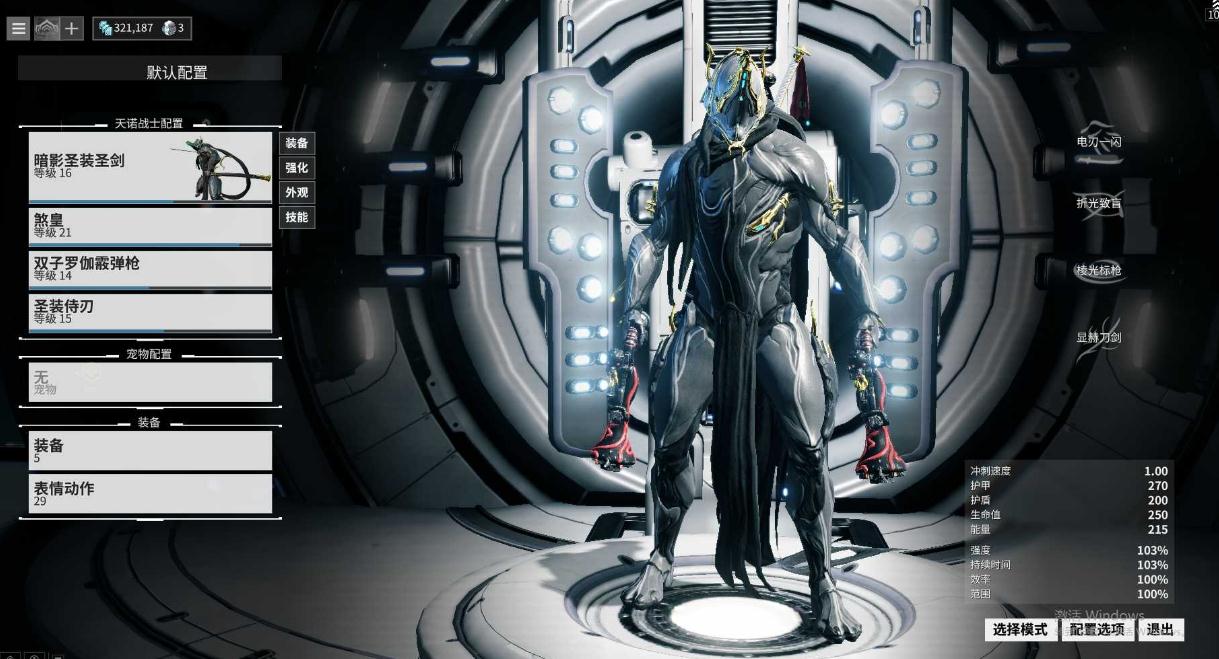Select the 电刃一闪 ability
Viewport: 1219px width, 659px height.
click(x=1098, y=142)
